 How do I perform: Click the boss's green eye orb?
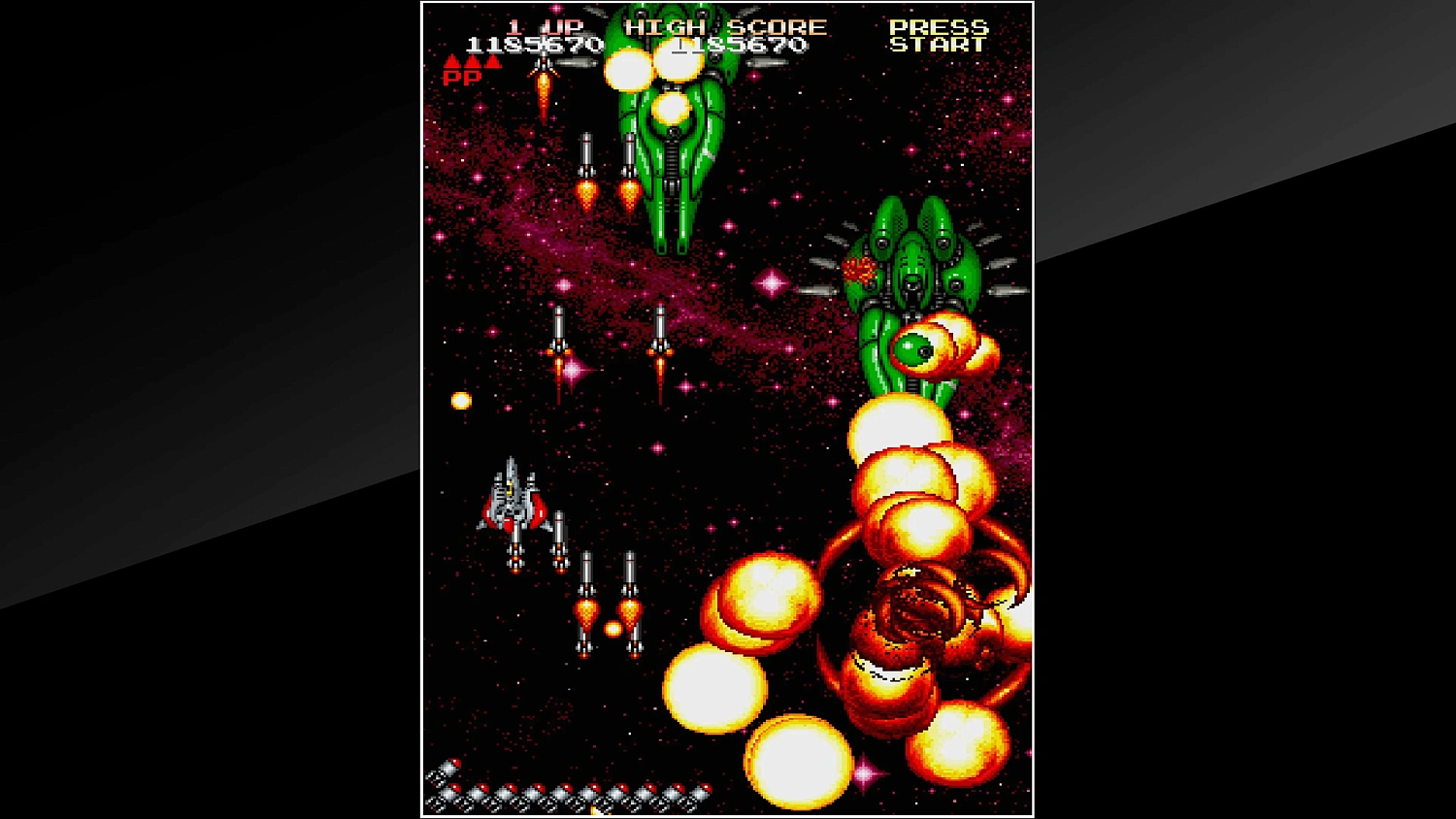click(913, 351)
